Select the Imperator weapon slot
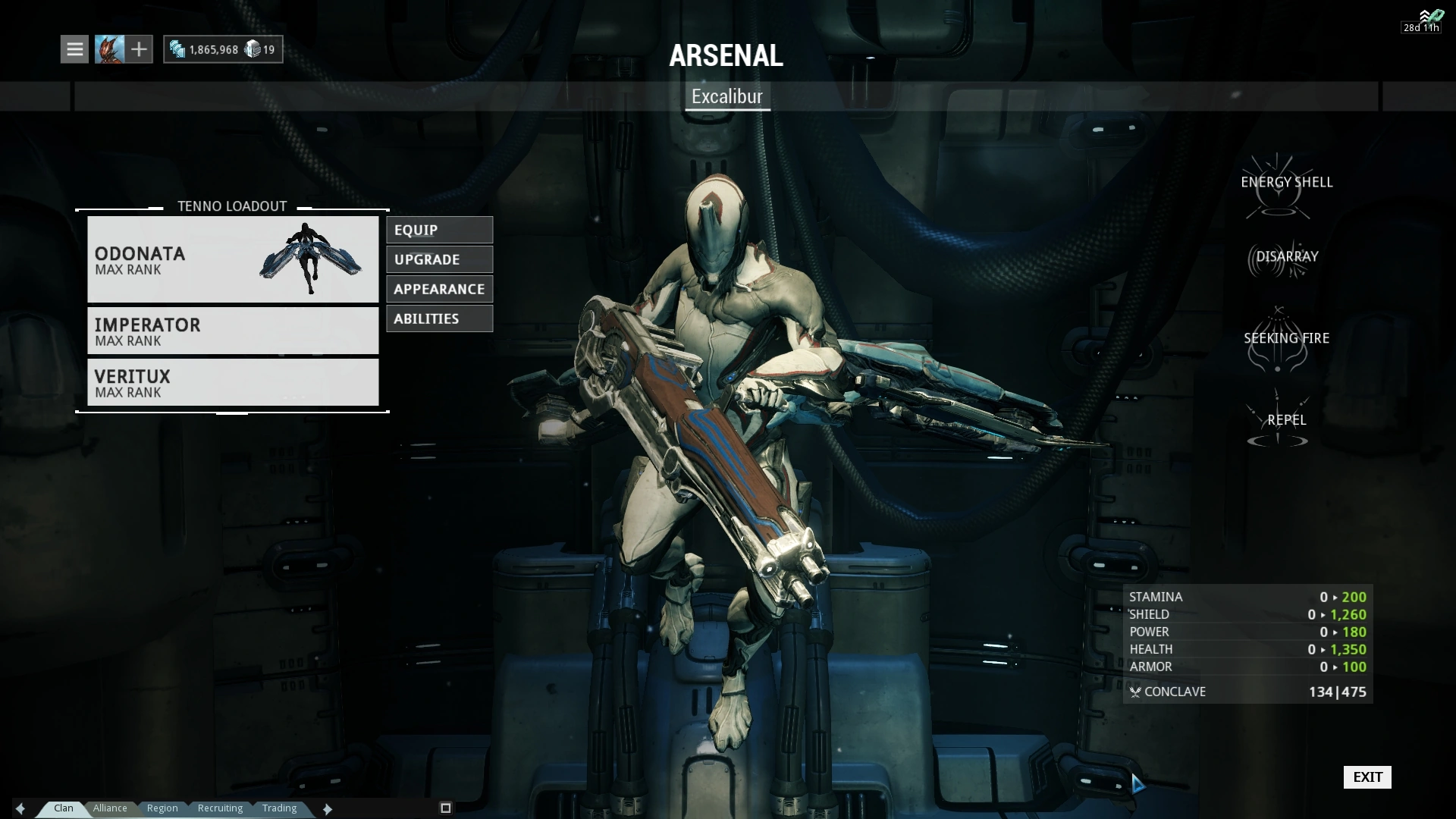The image size is (1456, 819). pyautogui.click(x=233, y=331)
